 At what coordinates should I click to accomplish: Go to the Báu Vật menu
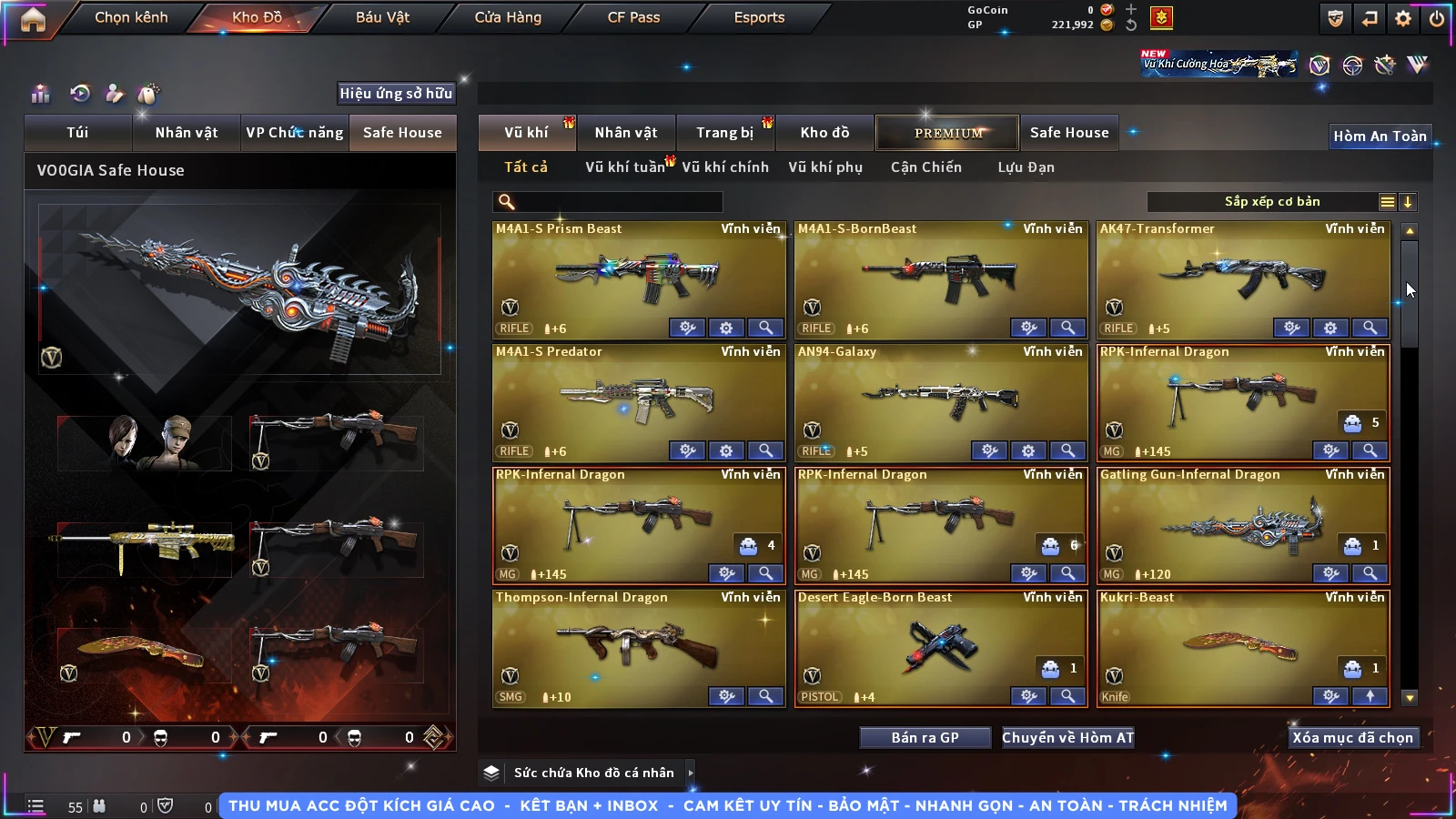[x=382, y=17]
